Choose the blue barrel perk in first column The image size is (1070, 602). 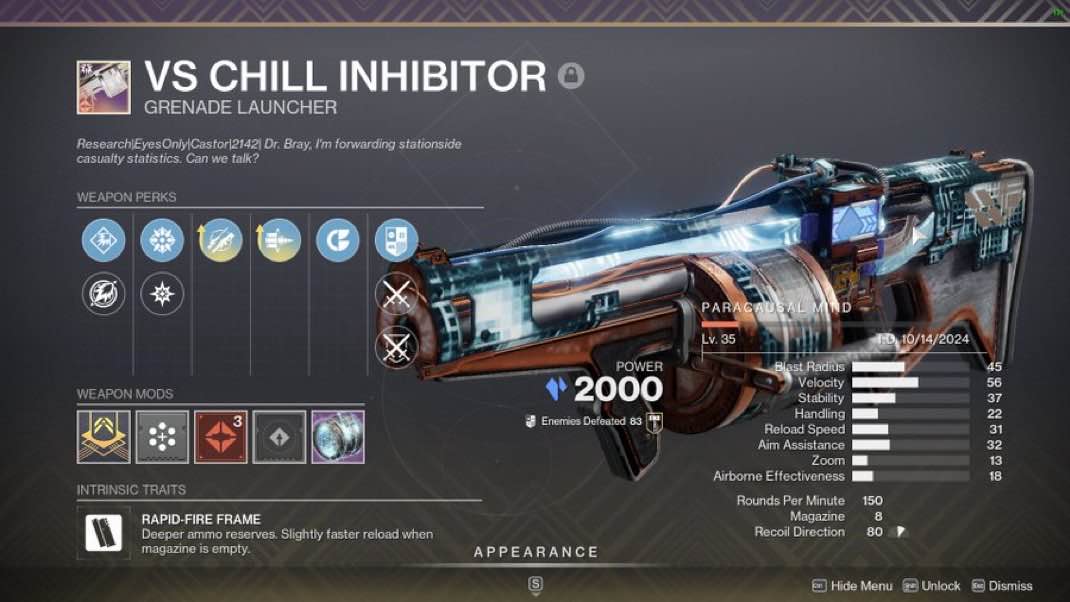104,240
